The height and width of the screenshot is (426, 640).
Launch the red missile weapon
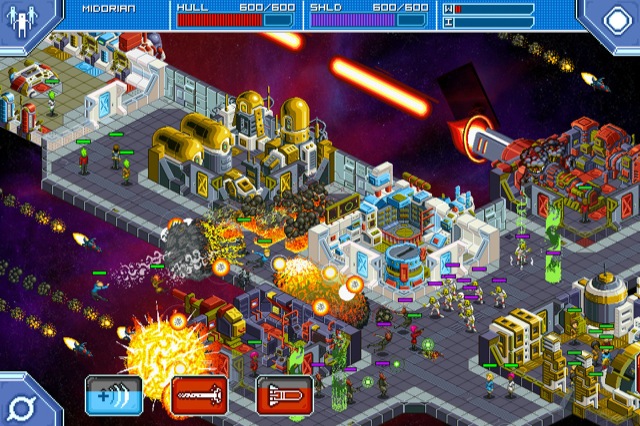point(284,395)
